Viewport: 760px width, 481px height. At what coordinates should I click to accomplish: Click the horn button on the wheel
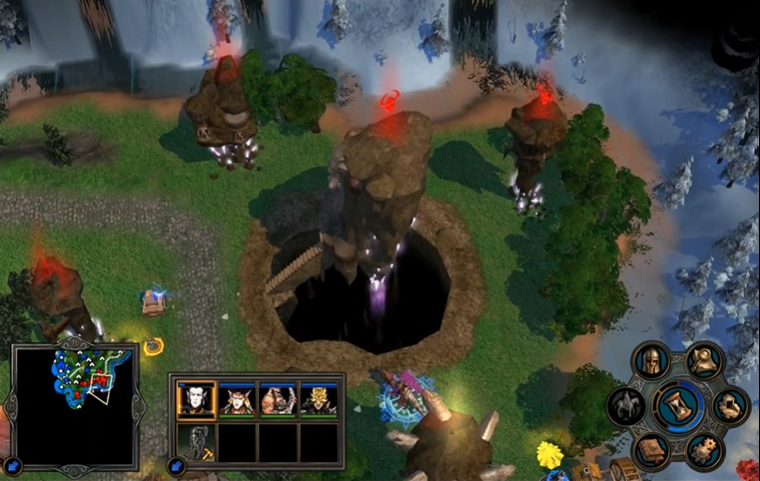coord(705,360)
